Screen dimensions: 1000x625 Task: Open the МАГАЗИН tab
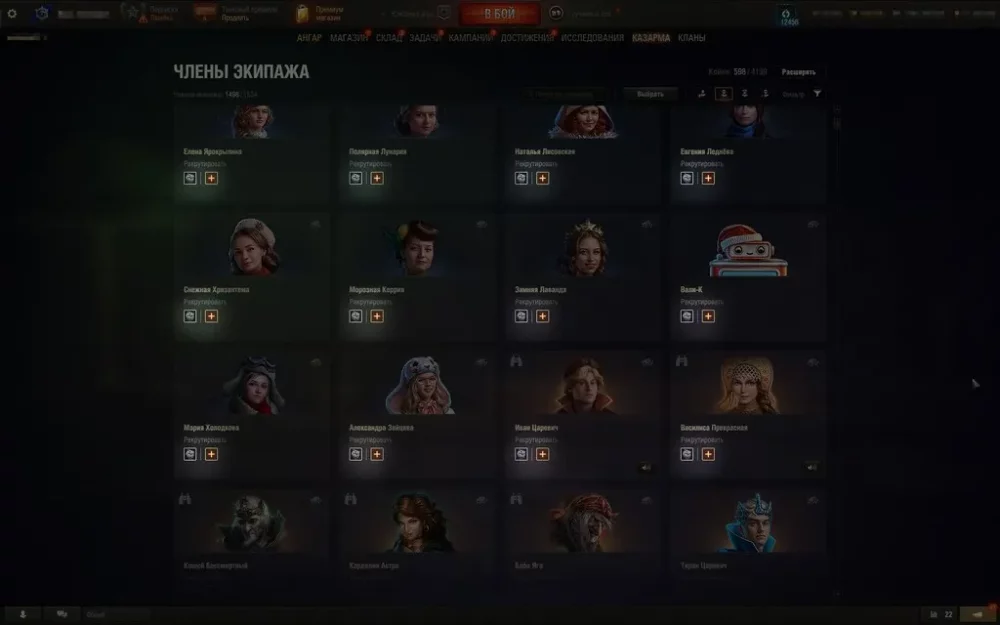pyautogui.click(x=348, y=38)
